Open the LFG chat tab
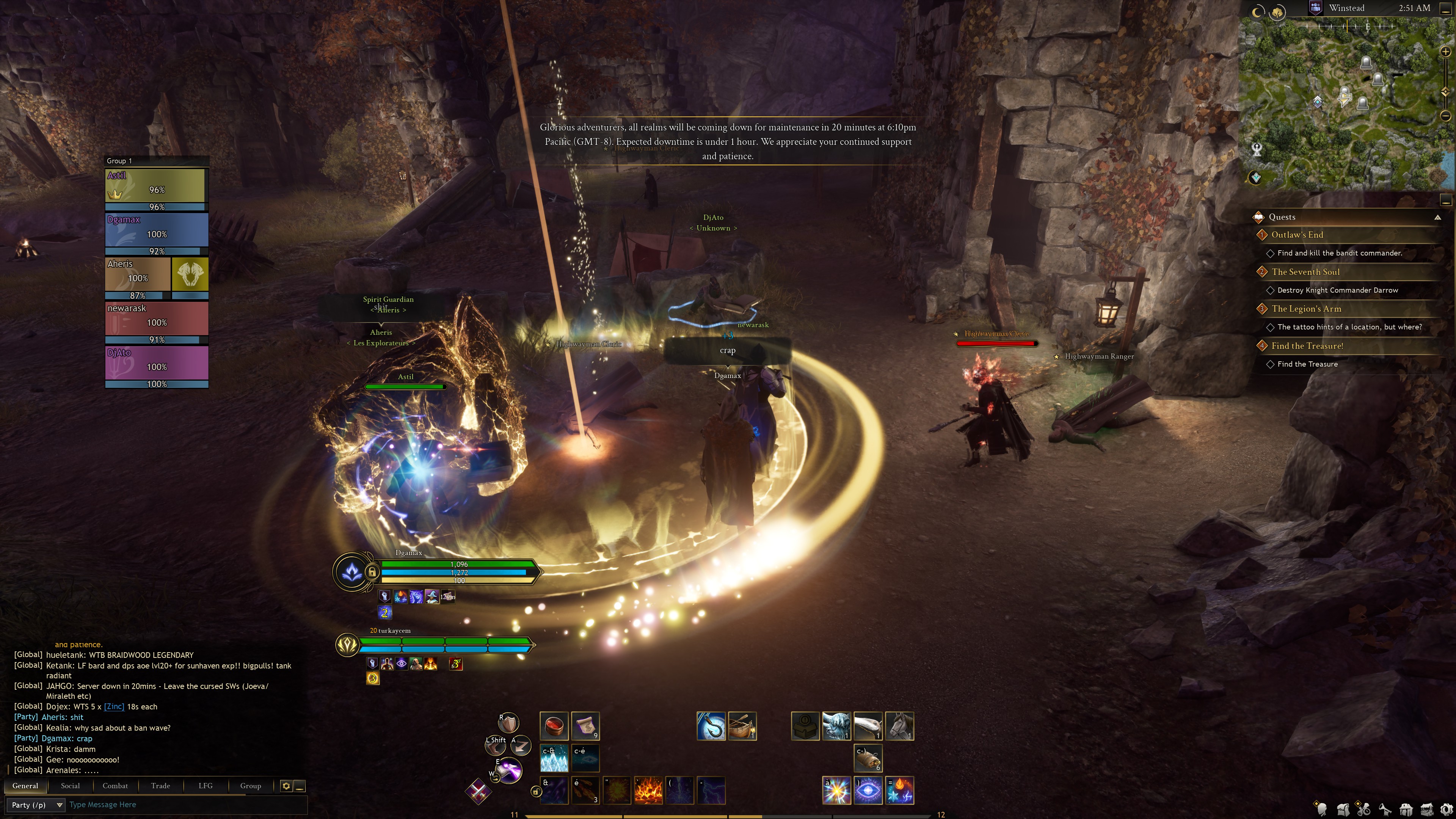 [205, 786]
